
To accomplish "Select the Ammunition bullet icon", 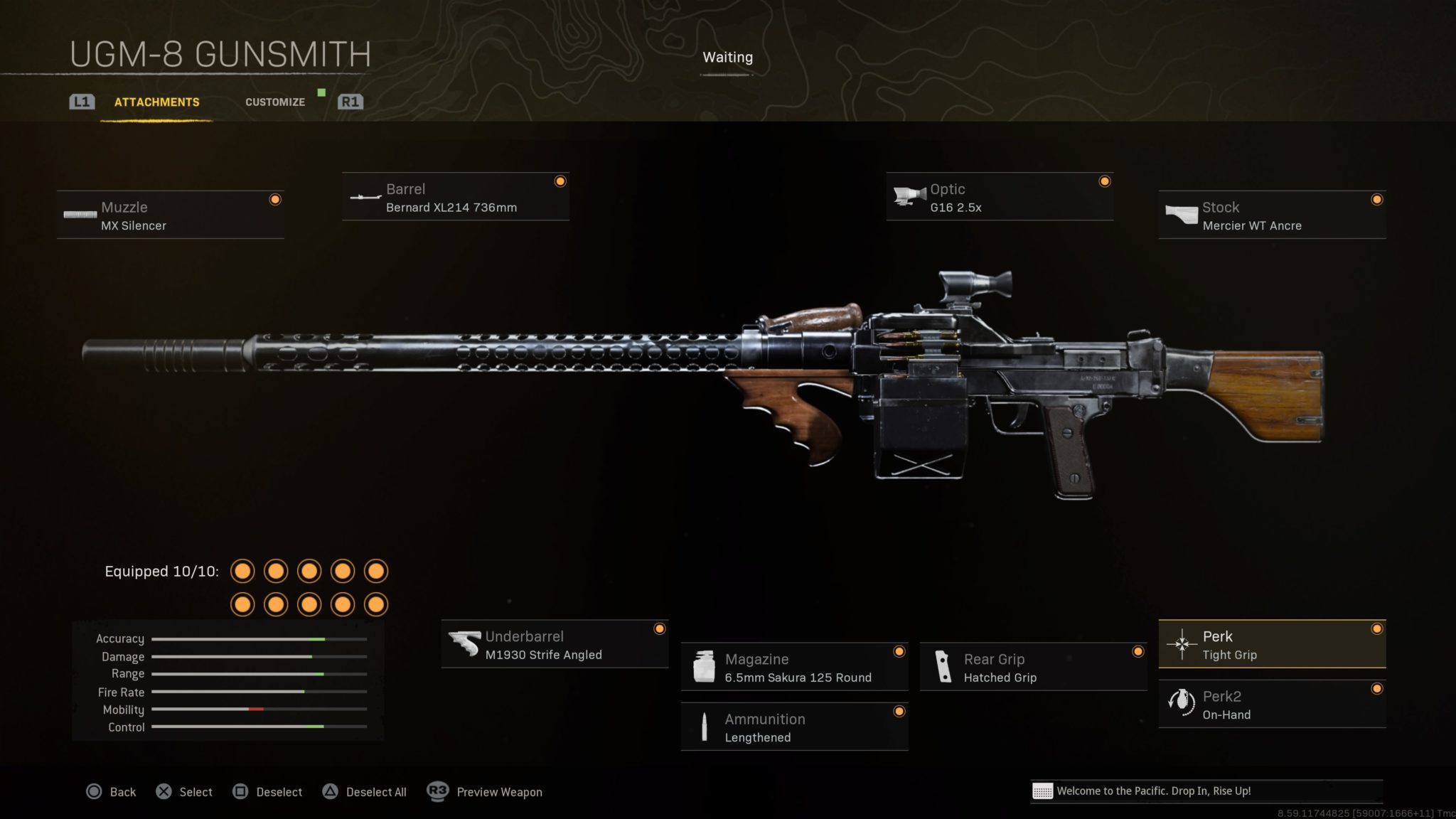I will tap(704, 727).
